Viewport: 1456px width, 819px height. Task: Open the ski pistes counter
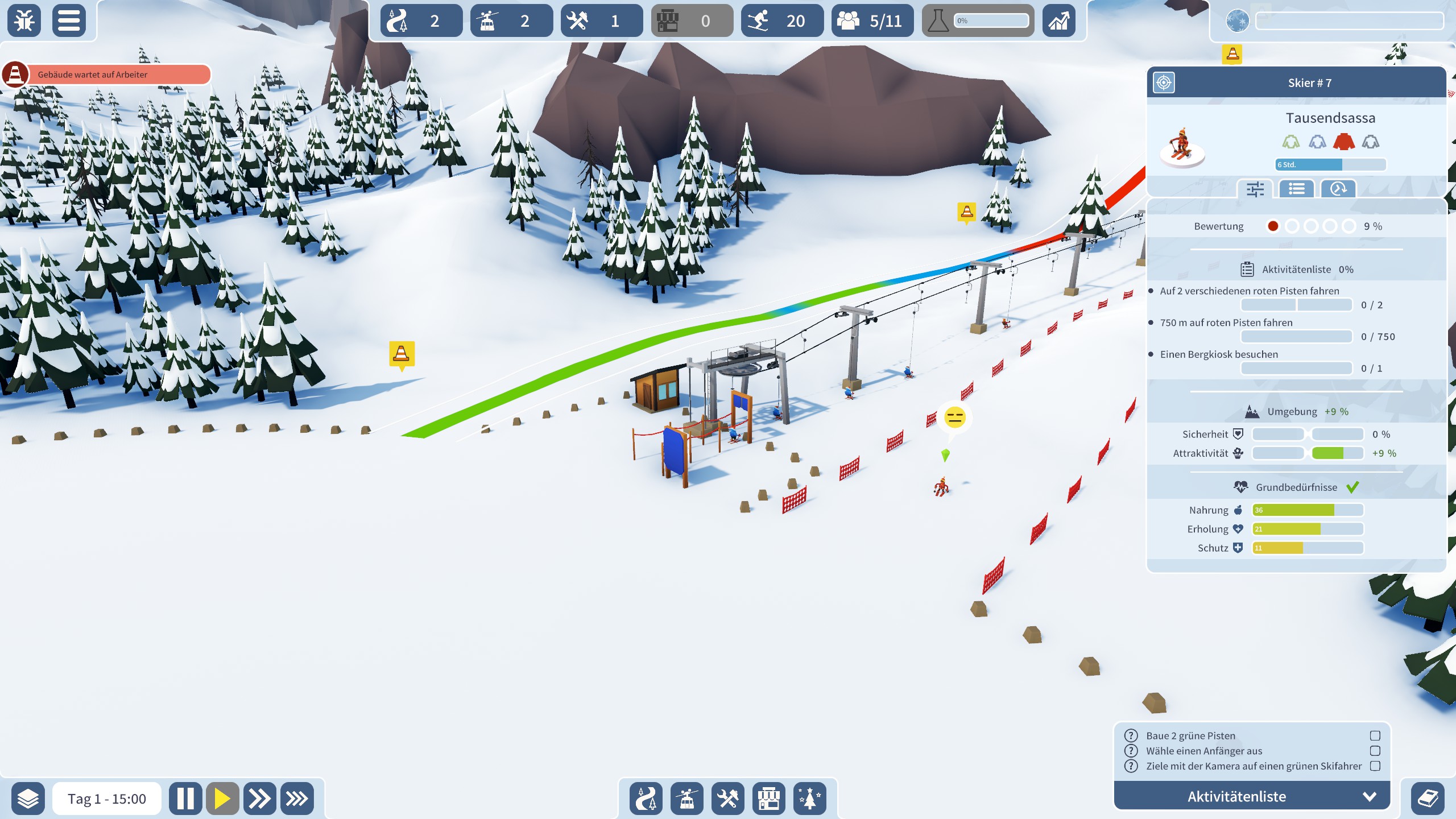(421, 21)
